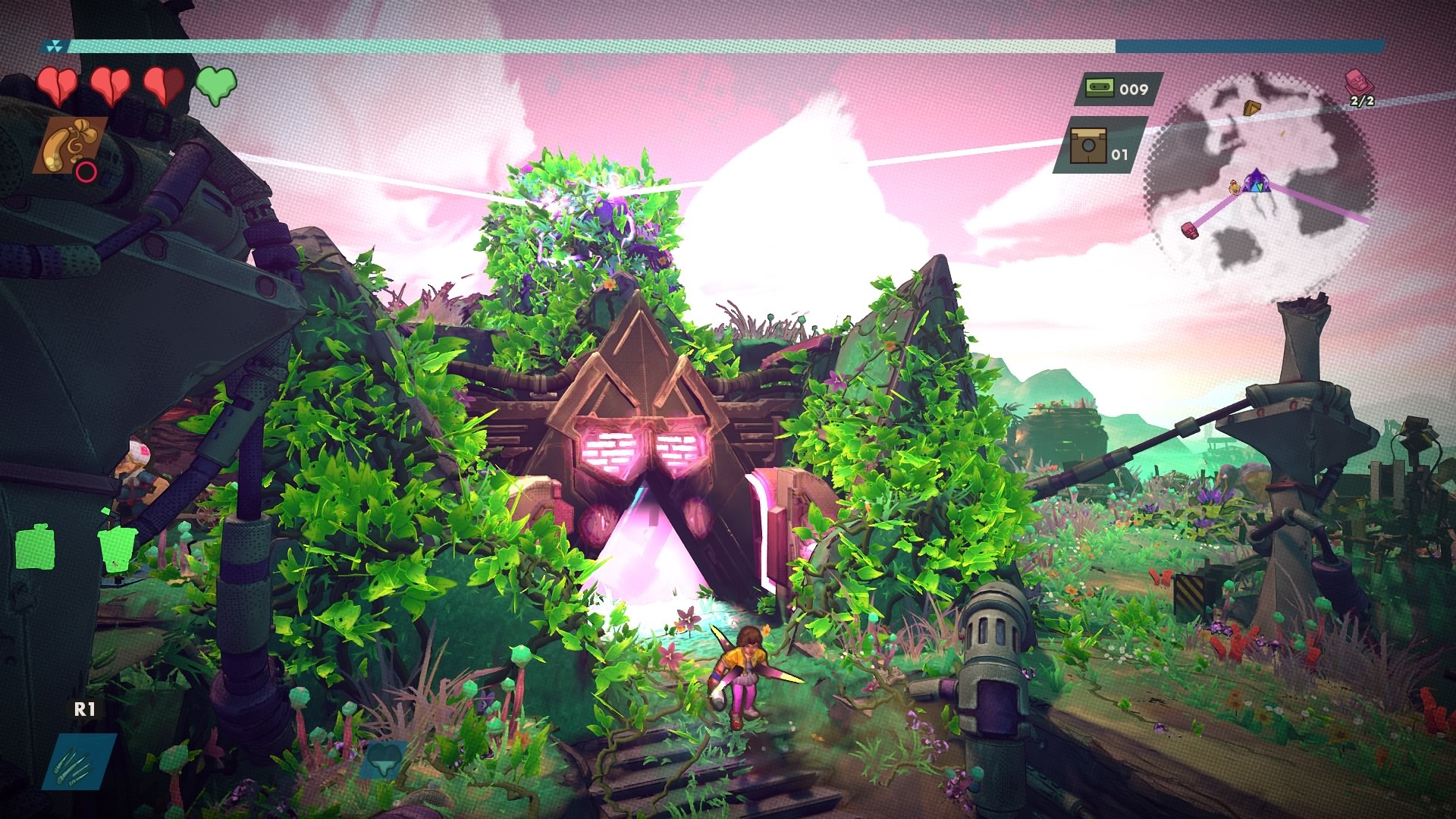Image resolution: width=1456 pixels, height=819 pixels.
Task: Click the pink stone head objective tracker
Action: (1356, 81)
